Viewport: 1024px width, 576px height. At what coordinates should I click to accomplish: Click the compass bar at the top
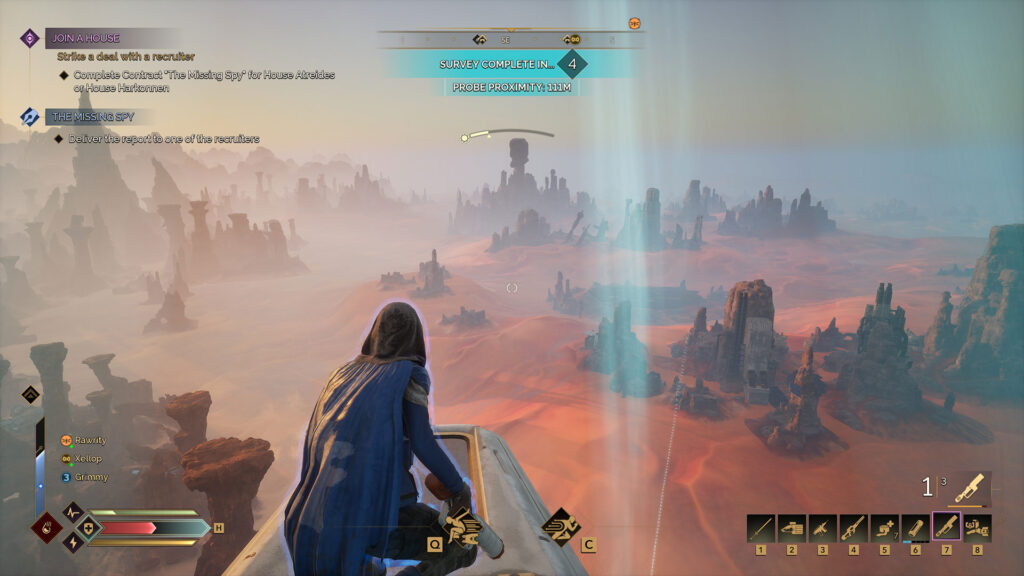[x=510, y=40]
